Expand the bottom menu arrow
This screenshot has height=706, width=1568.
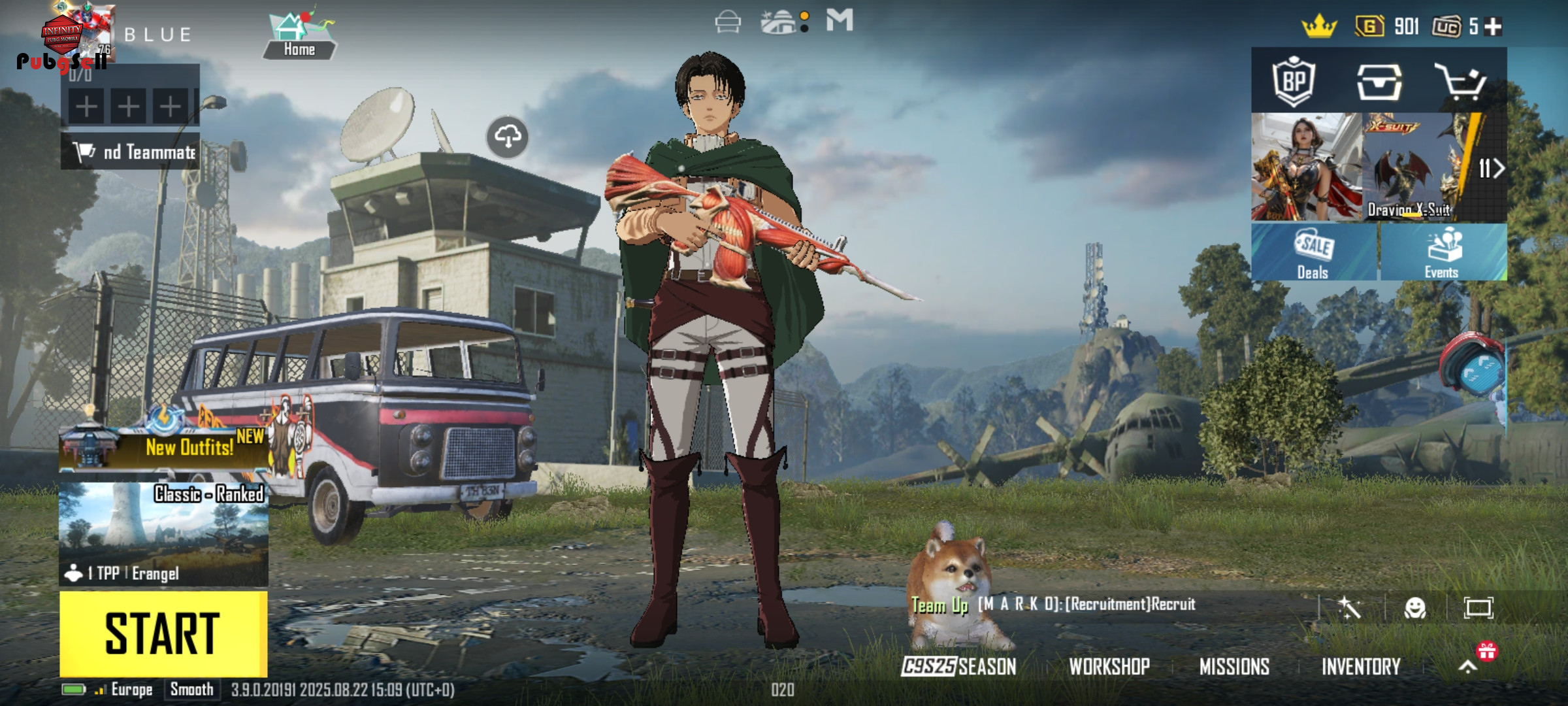click(x=1467, y=666)
